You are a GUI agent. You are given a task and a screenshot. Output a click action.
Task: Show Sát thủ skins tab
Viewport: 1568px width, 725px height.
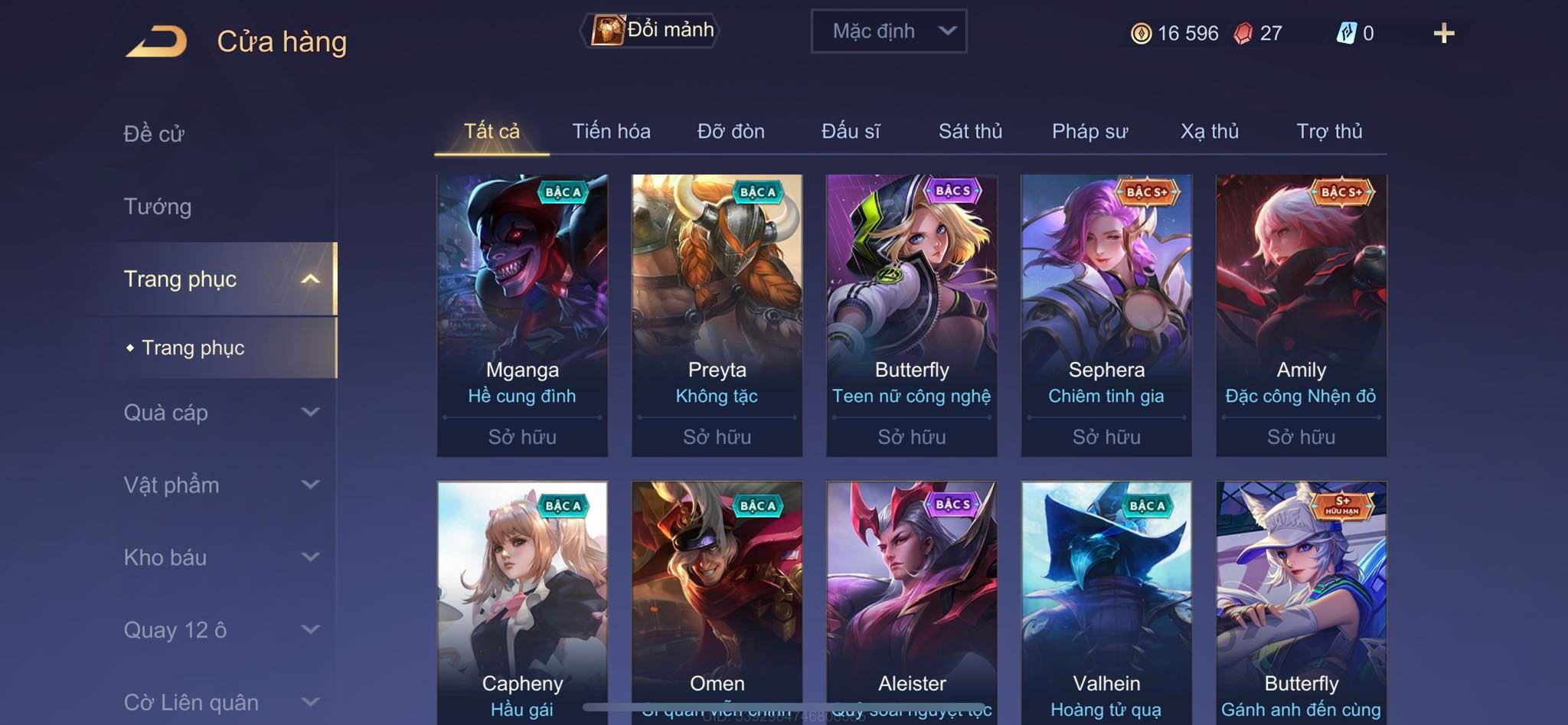tap(970, 132)
